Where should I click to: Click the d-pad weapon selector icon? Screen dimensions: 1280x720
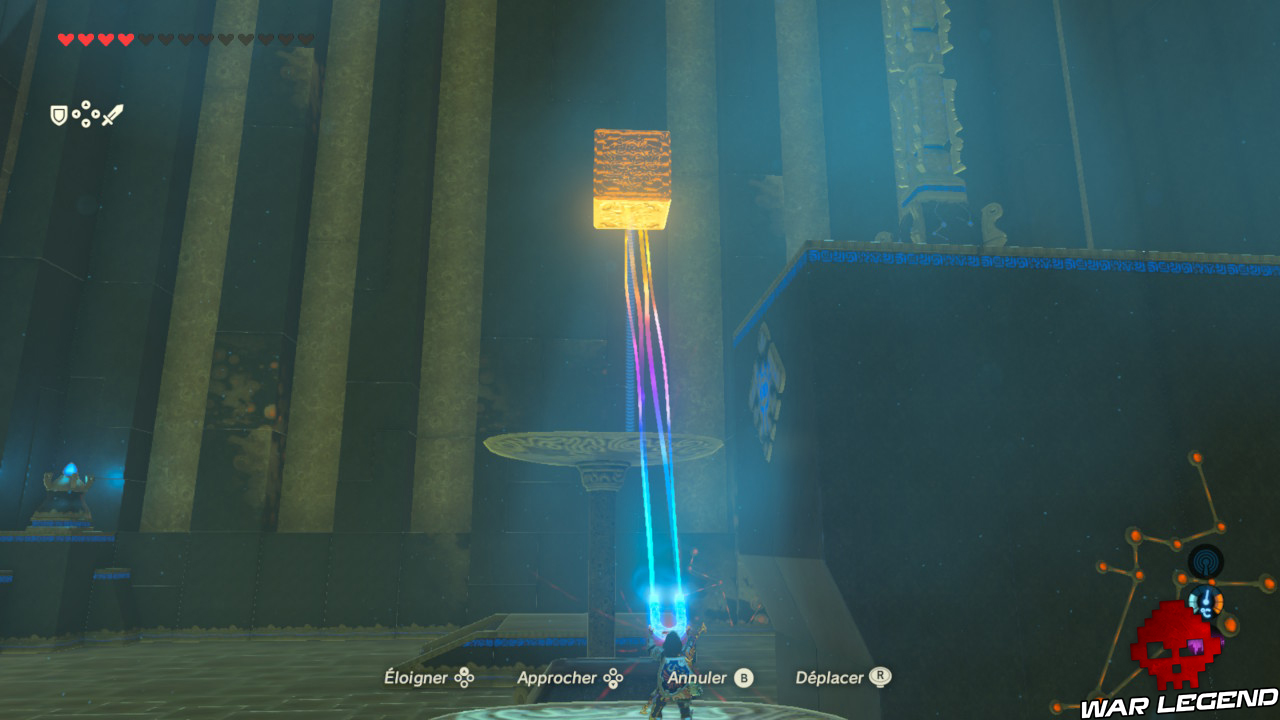coord(86,113)
